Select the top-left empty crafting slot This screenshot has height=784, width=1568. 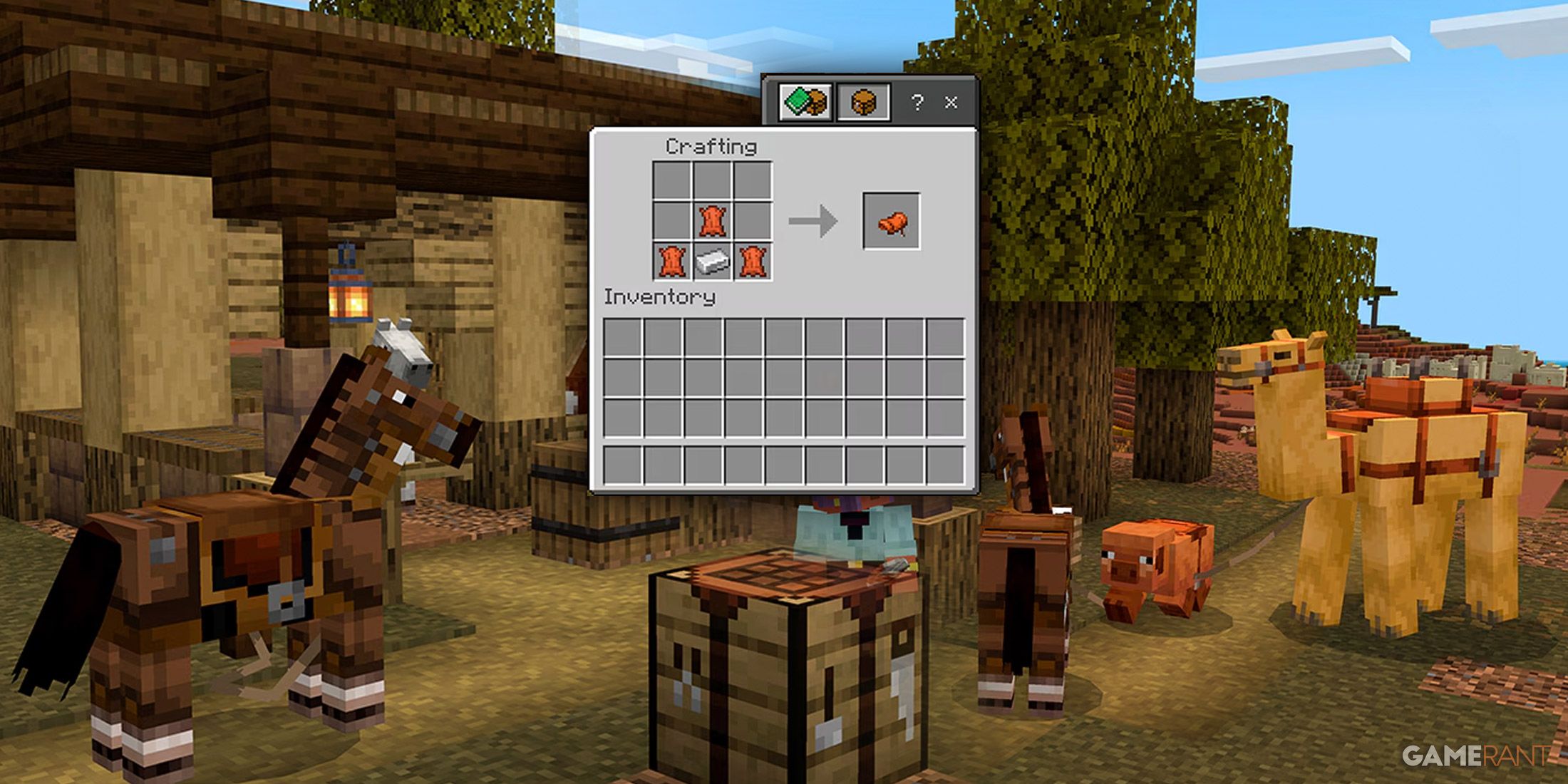click(x=670, y=178)
